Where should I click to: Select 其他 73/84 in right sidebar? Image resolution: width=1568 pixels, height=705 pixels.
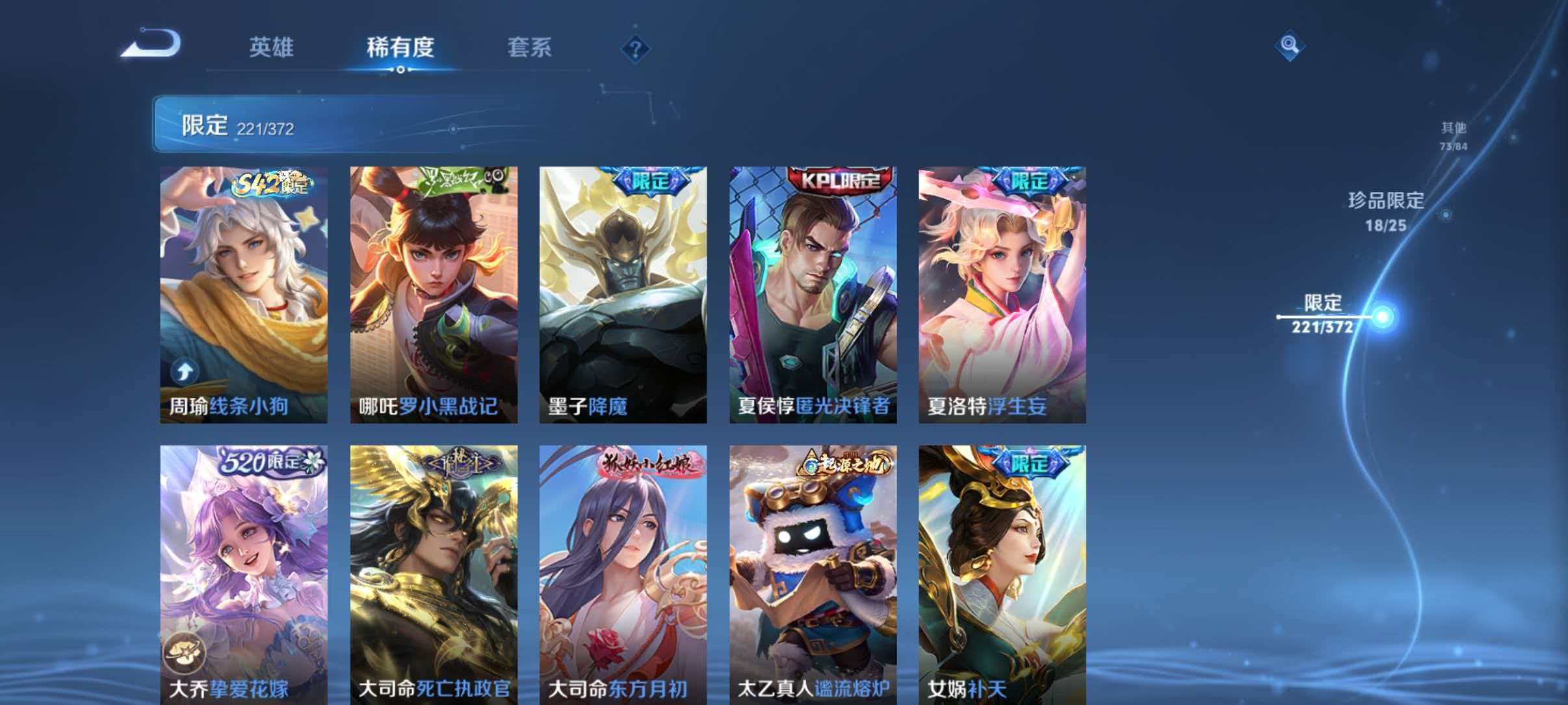pos(1454,135)
